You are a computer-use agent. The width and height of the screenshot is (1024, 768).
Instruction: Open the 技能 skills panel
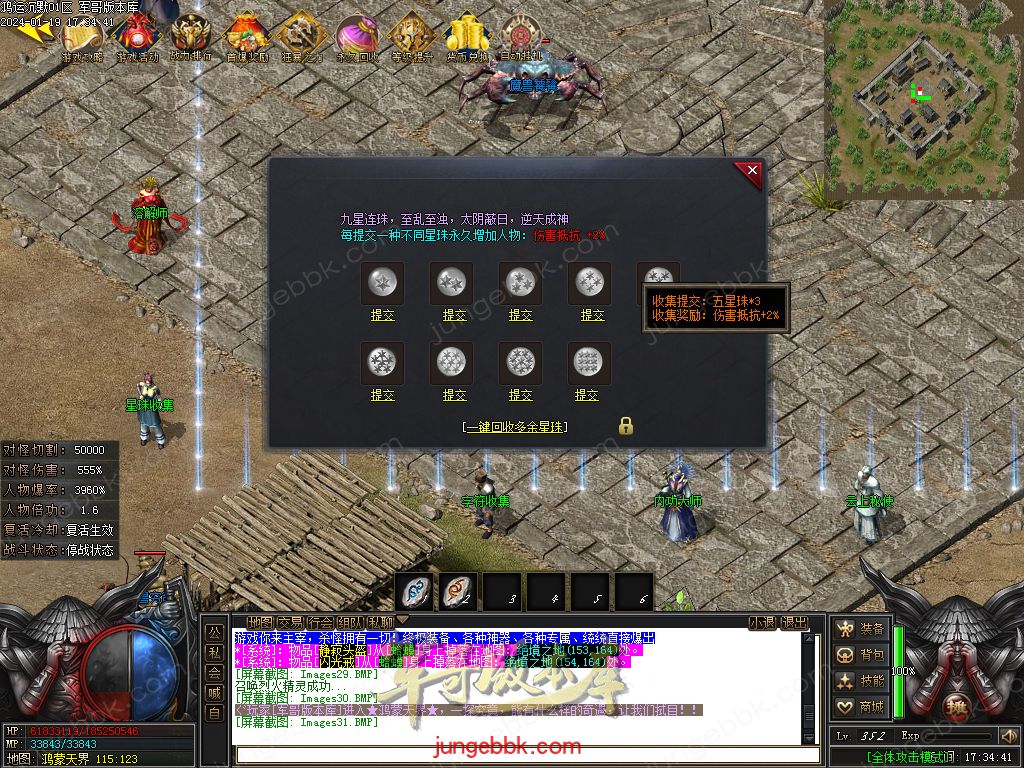(861, 681)
